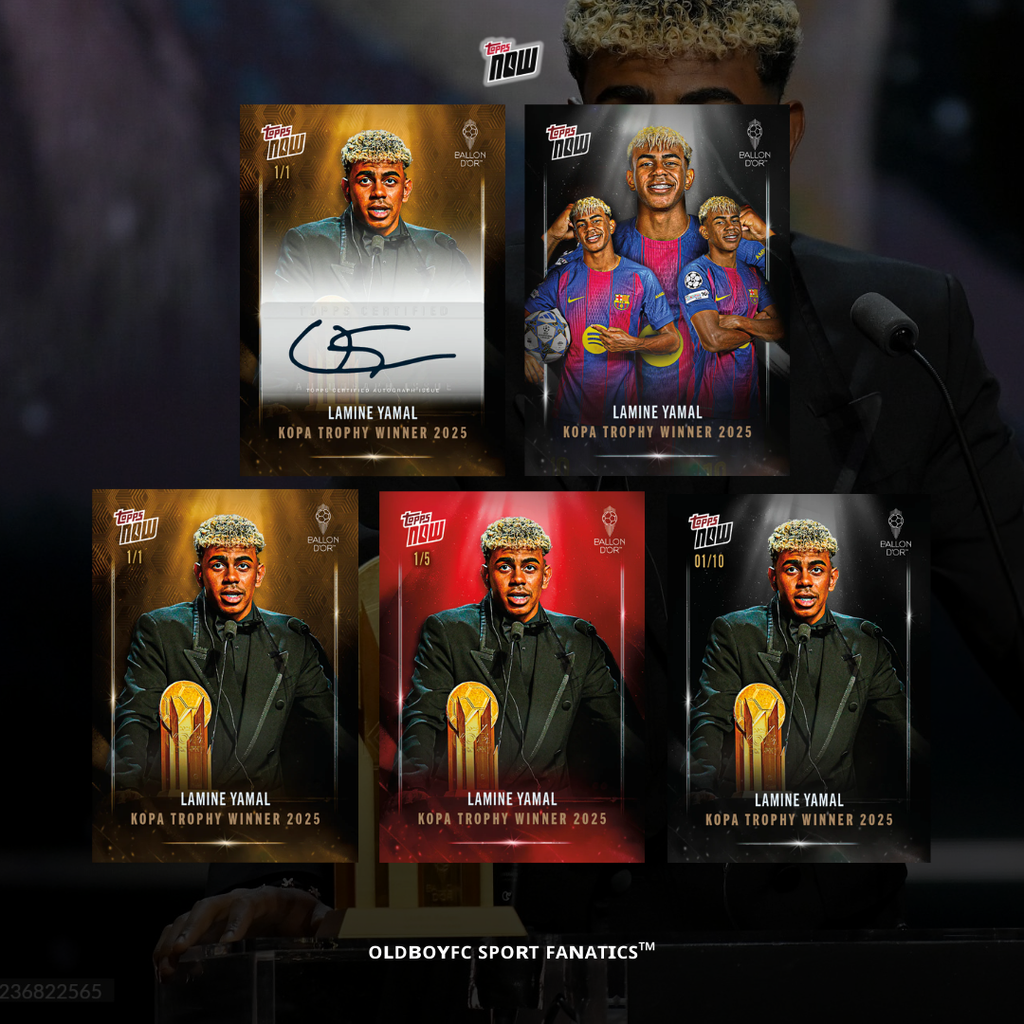Pick the gold 1/1 card showing the trophy
Screen dimensions: 1024x1024
point(225,676)
